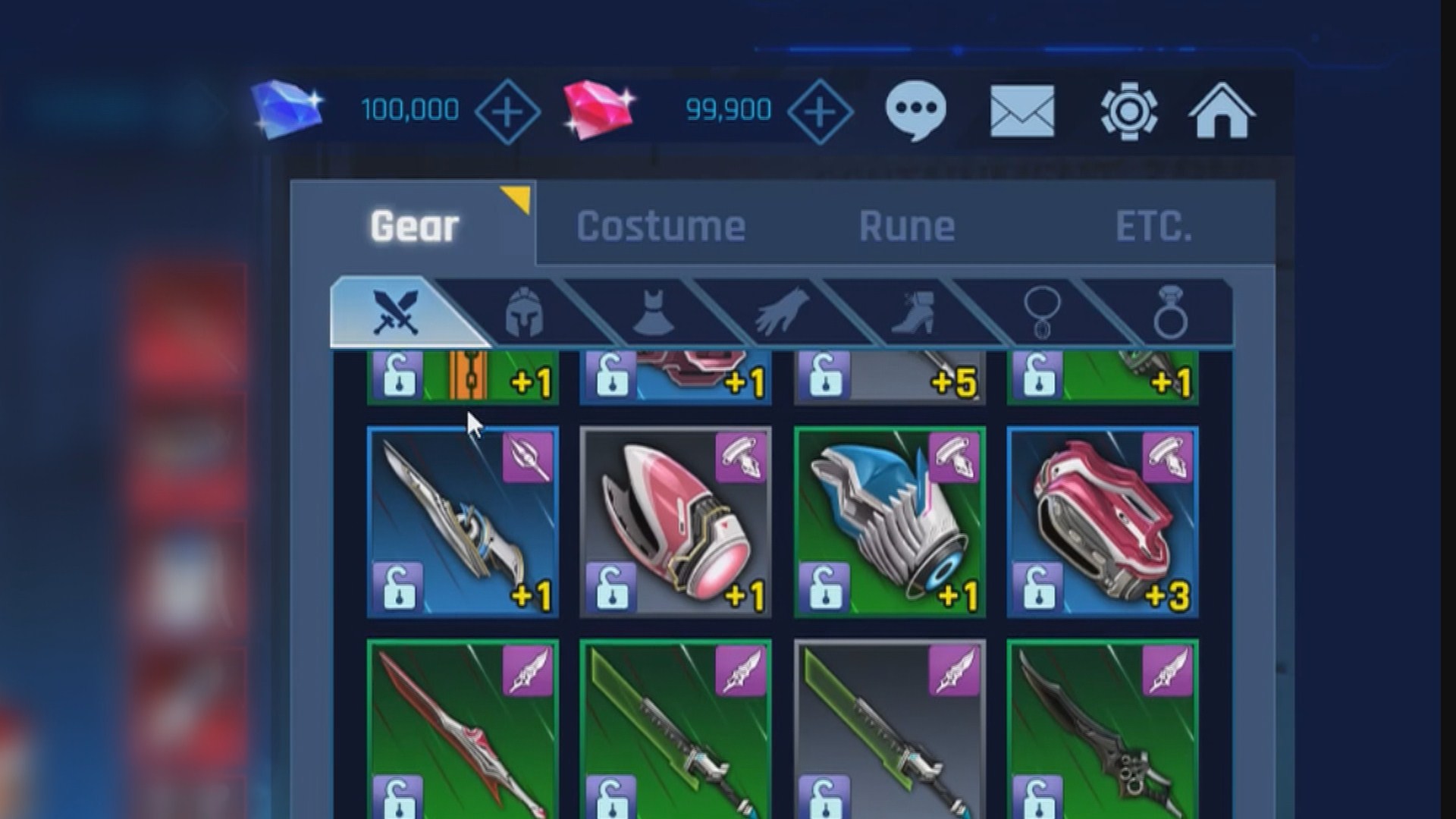The height and width of the screenshot is (819, 1456).
Task: Switch to the ring gear category
Action: tap(1170, 312)
